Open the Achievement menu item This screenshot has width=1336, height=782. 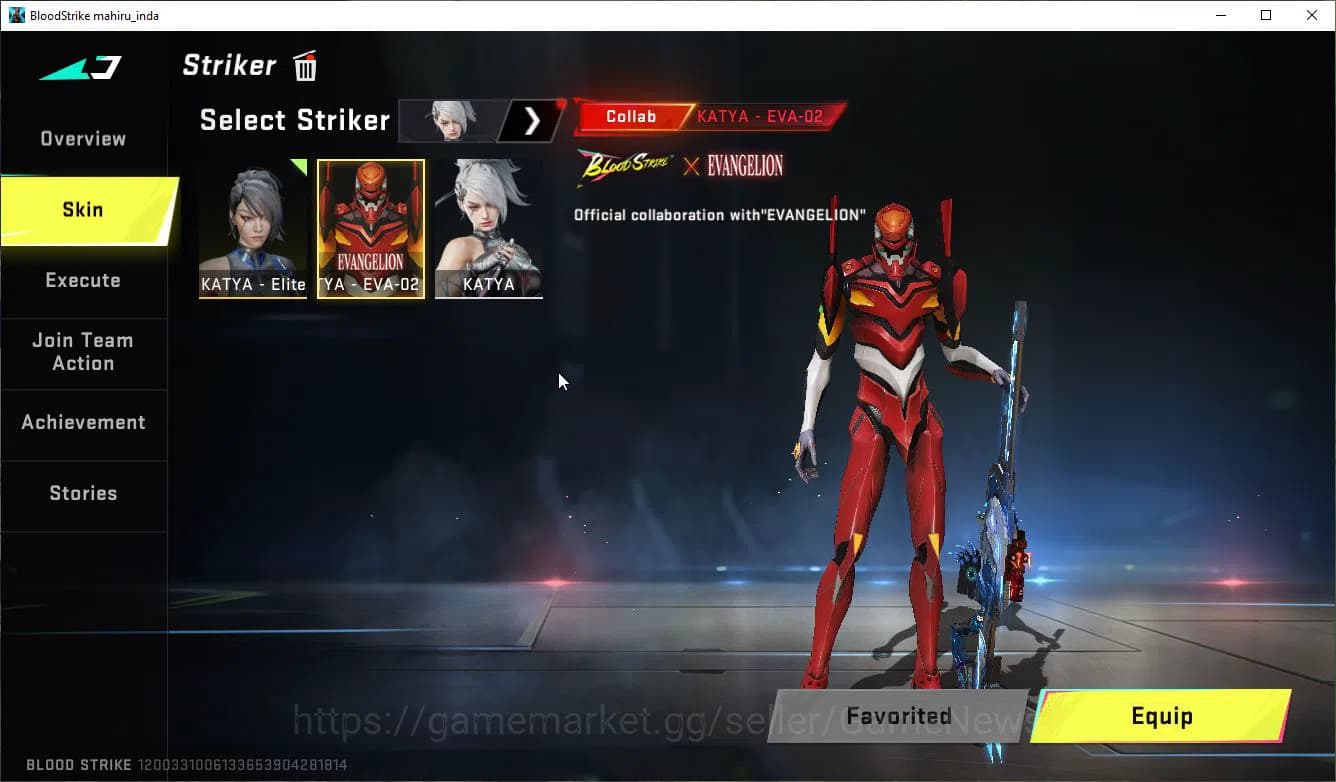84,422
